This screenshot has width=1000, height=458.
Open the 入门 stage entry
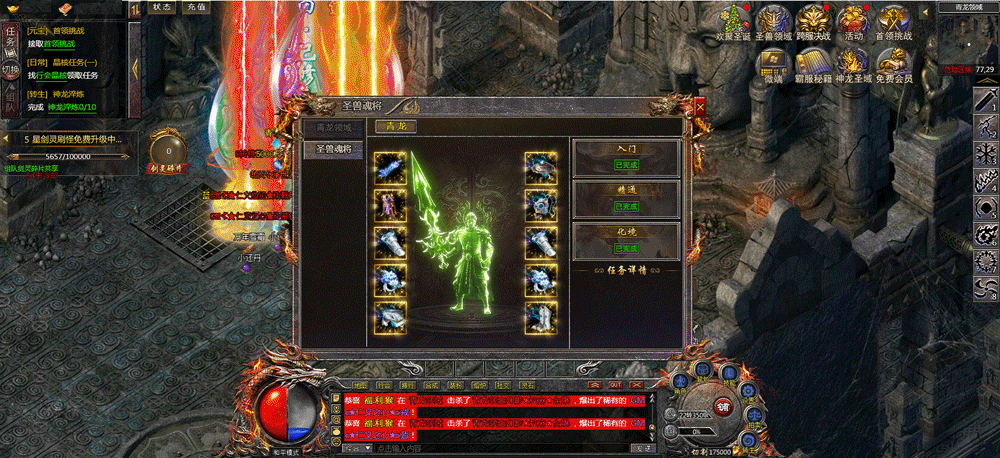pos(627,156)
